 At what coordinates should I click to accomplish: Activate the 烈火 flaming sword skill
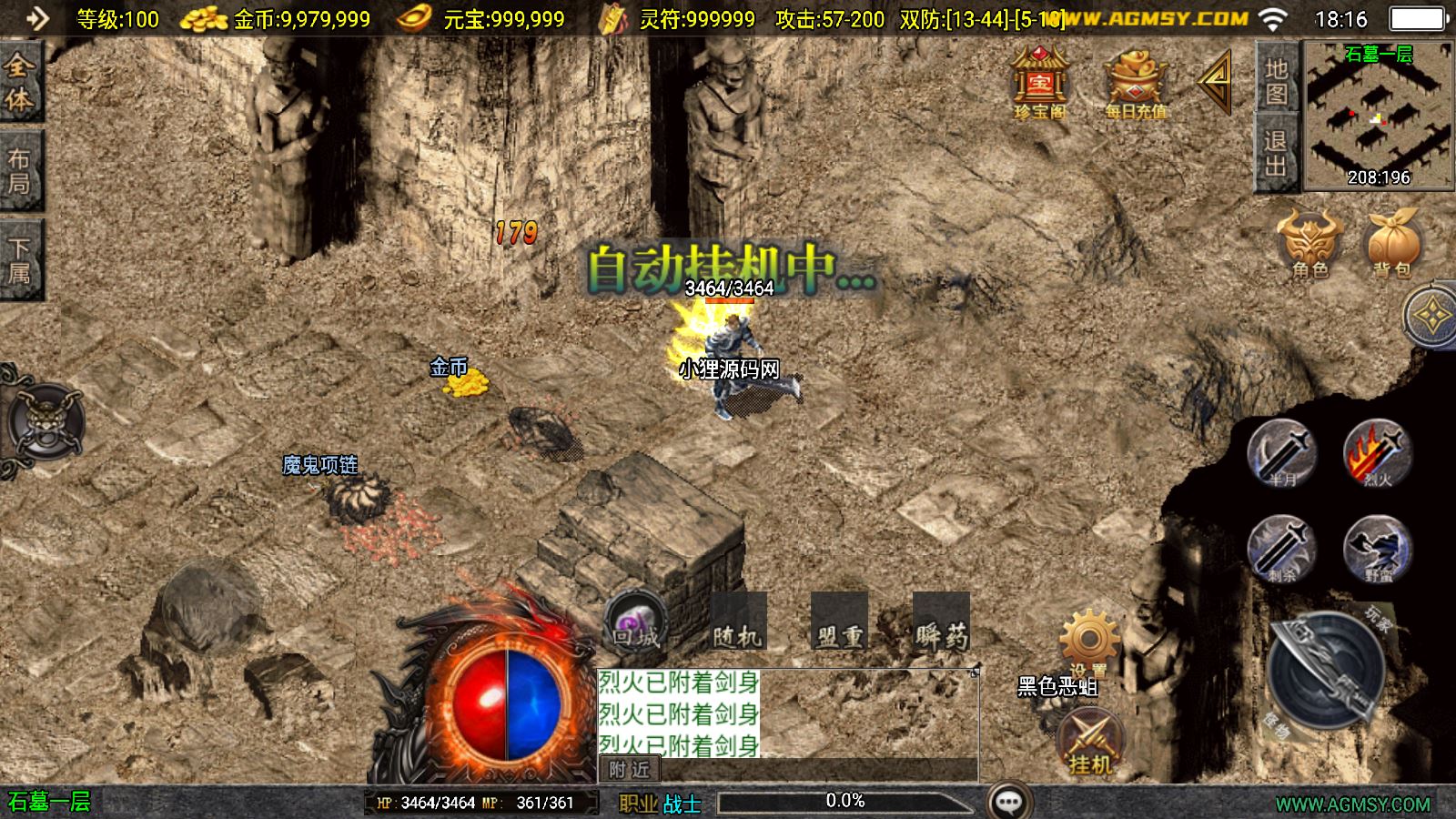[x=1378, y=453]
